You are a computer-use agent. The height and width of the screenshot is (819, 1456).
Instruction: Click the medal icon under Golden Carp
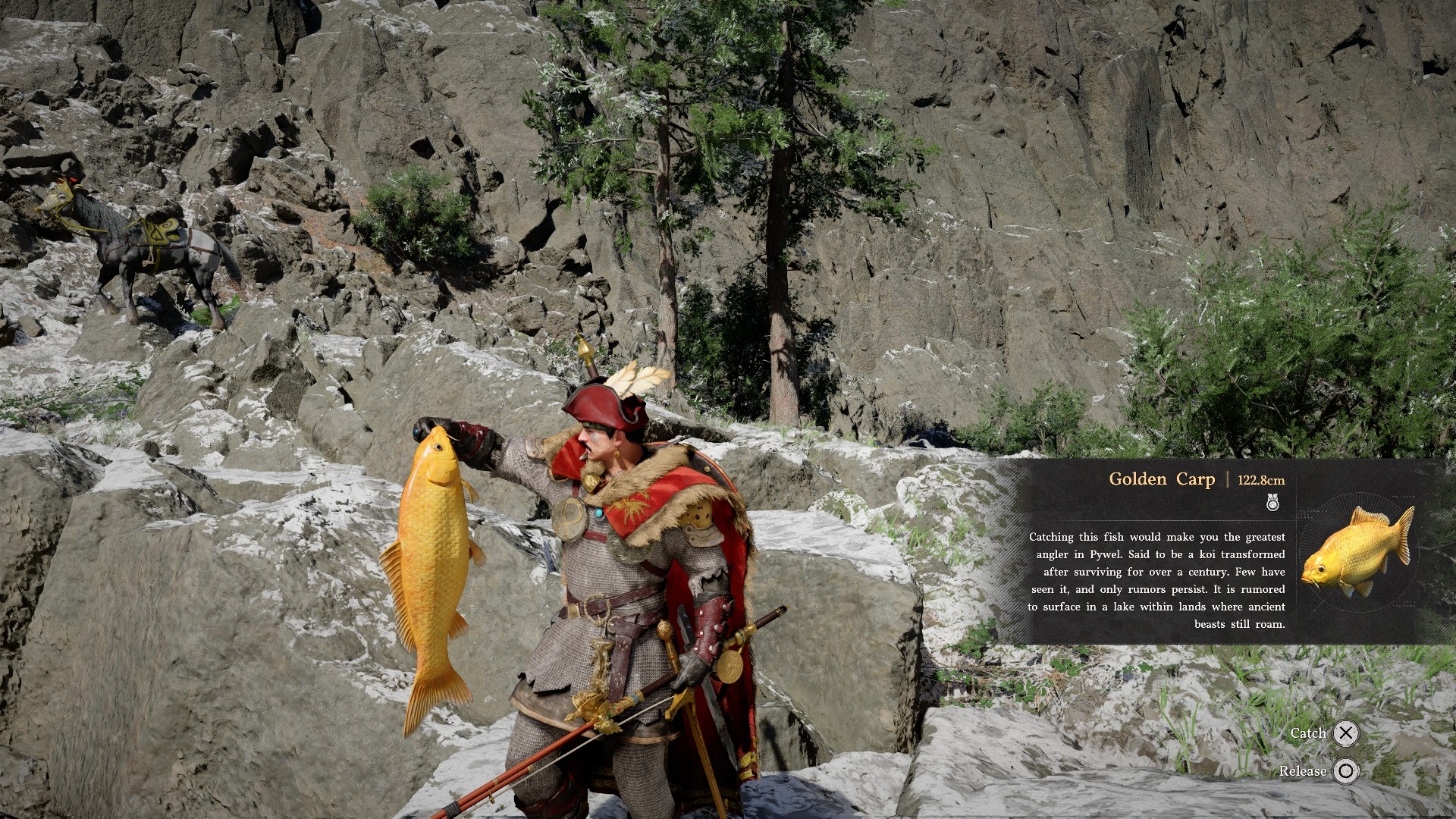coord(1272,502)
